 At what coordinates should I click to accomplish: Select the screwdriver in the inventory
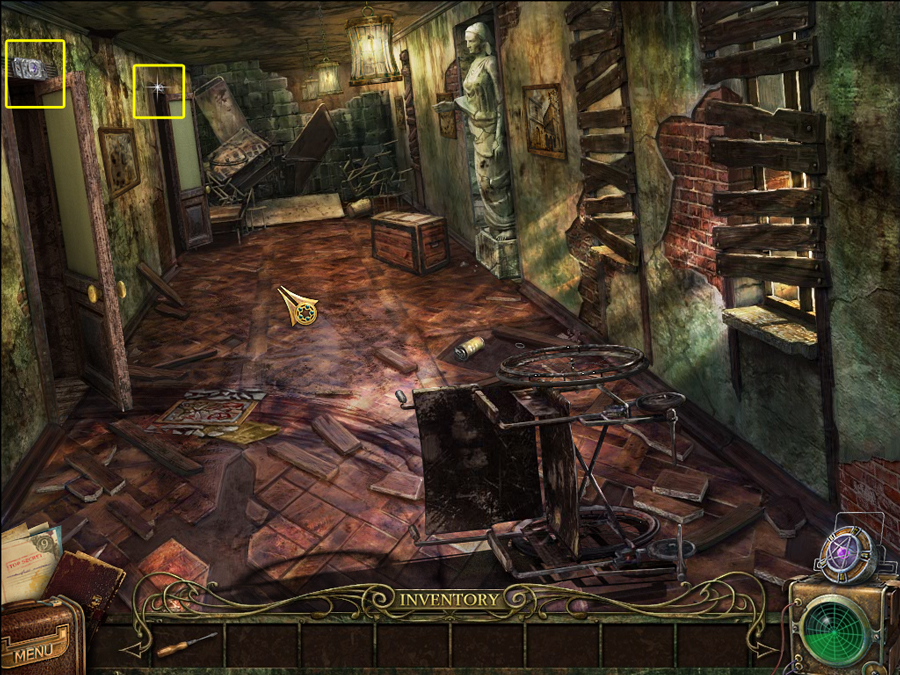[186, 644]
